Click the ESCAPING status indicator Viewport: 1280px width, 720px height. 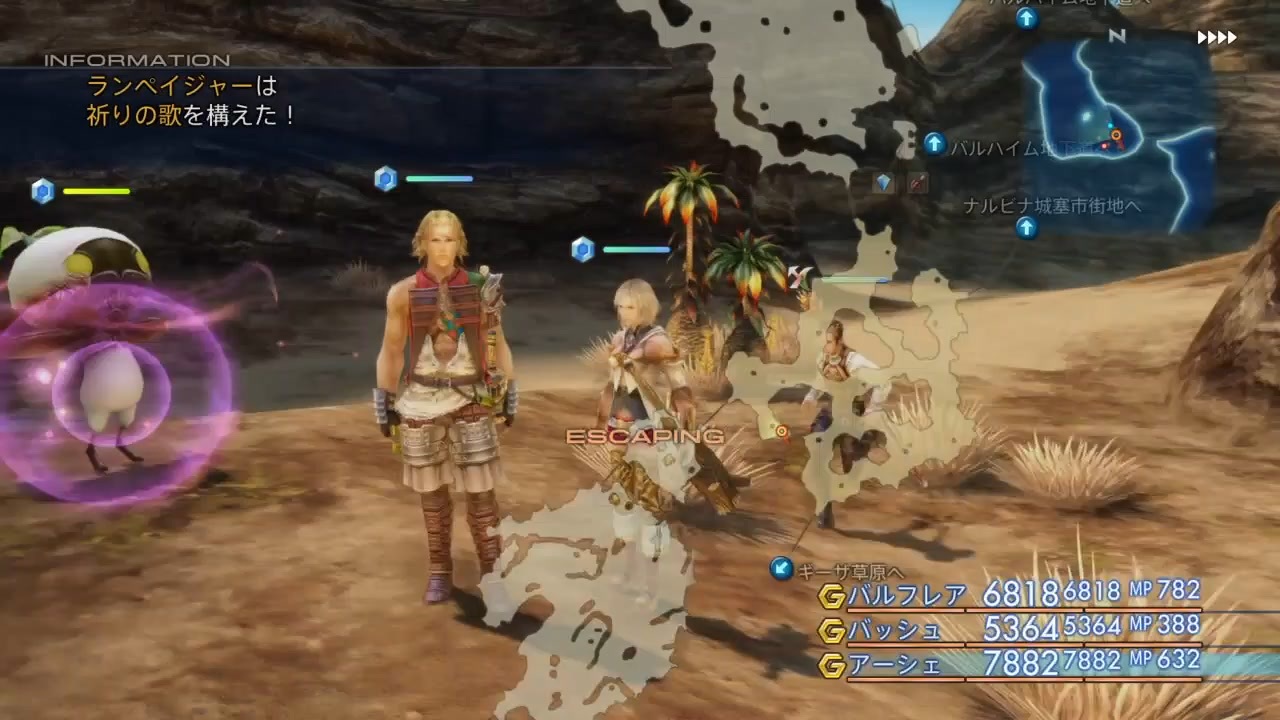tap(644, 436)
